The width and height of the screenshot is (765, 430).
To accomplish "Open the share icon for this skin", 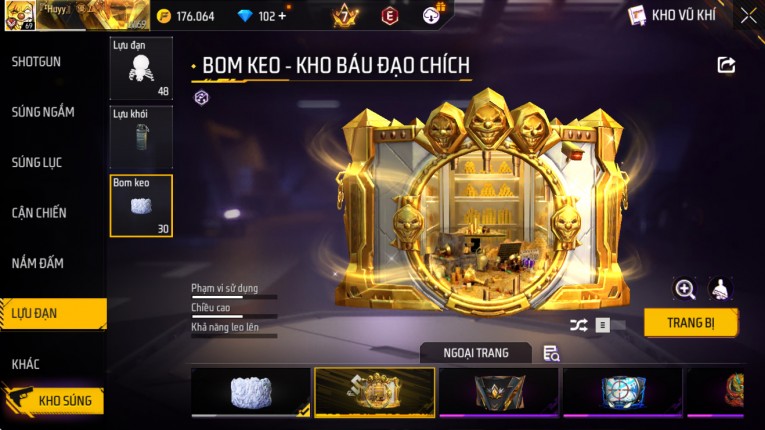I will pos(727,65).
